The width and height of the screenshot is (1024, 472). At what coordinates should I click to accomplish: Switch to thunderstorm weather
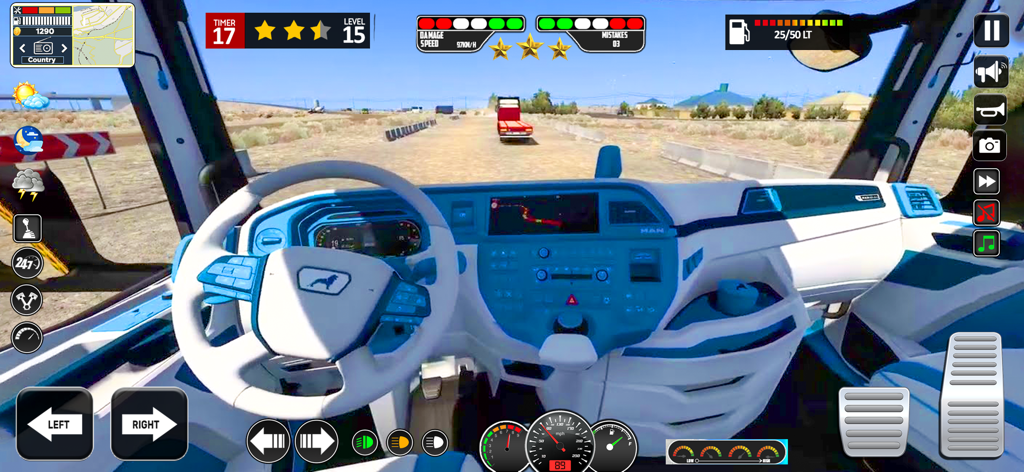[x=27, y=183]
